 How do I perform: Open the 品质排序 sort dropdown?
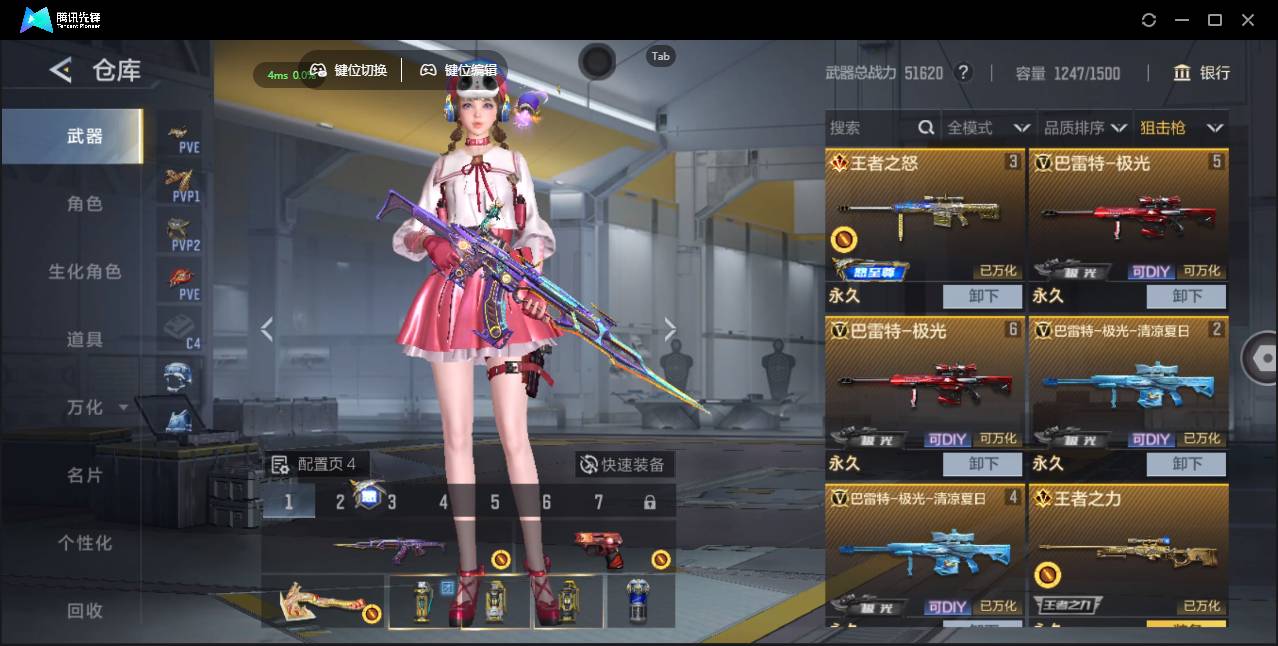[1085, 128]
